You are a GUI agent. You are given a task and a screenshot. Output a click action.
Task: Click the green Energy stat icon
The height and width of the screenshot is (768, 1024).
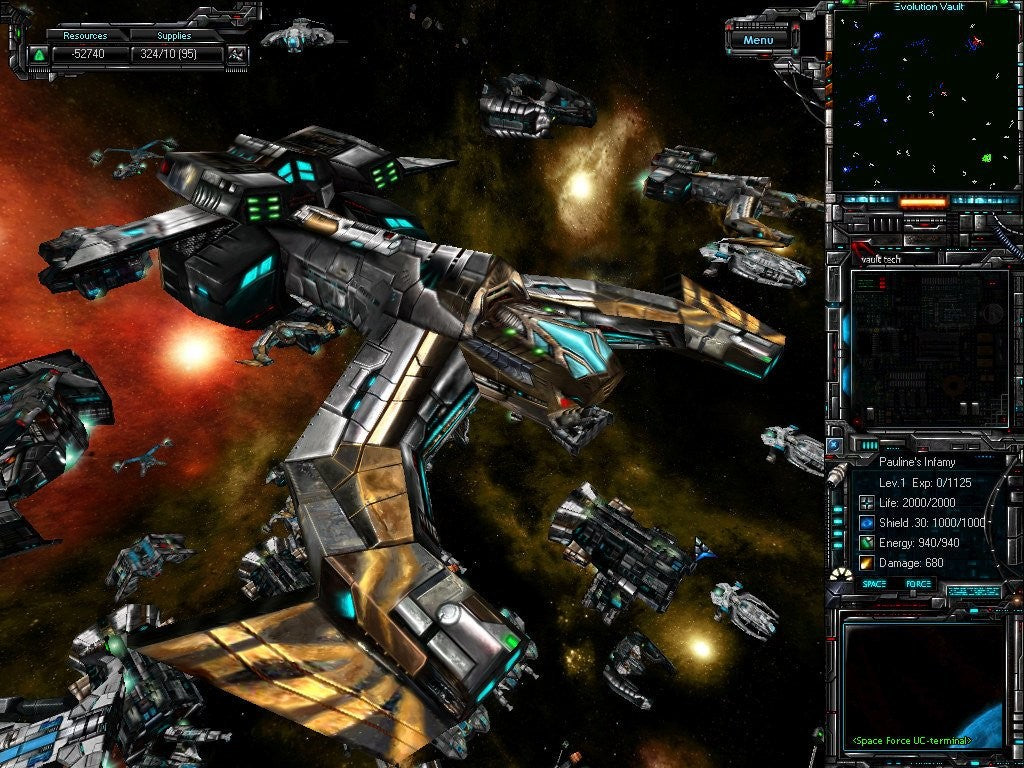[866, 542]
